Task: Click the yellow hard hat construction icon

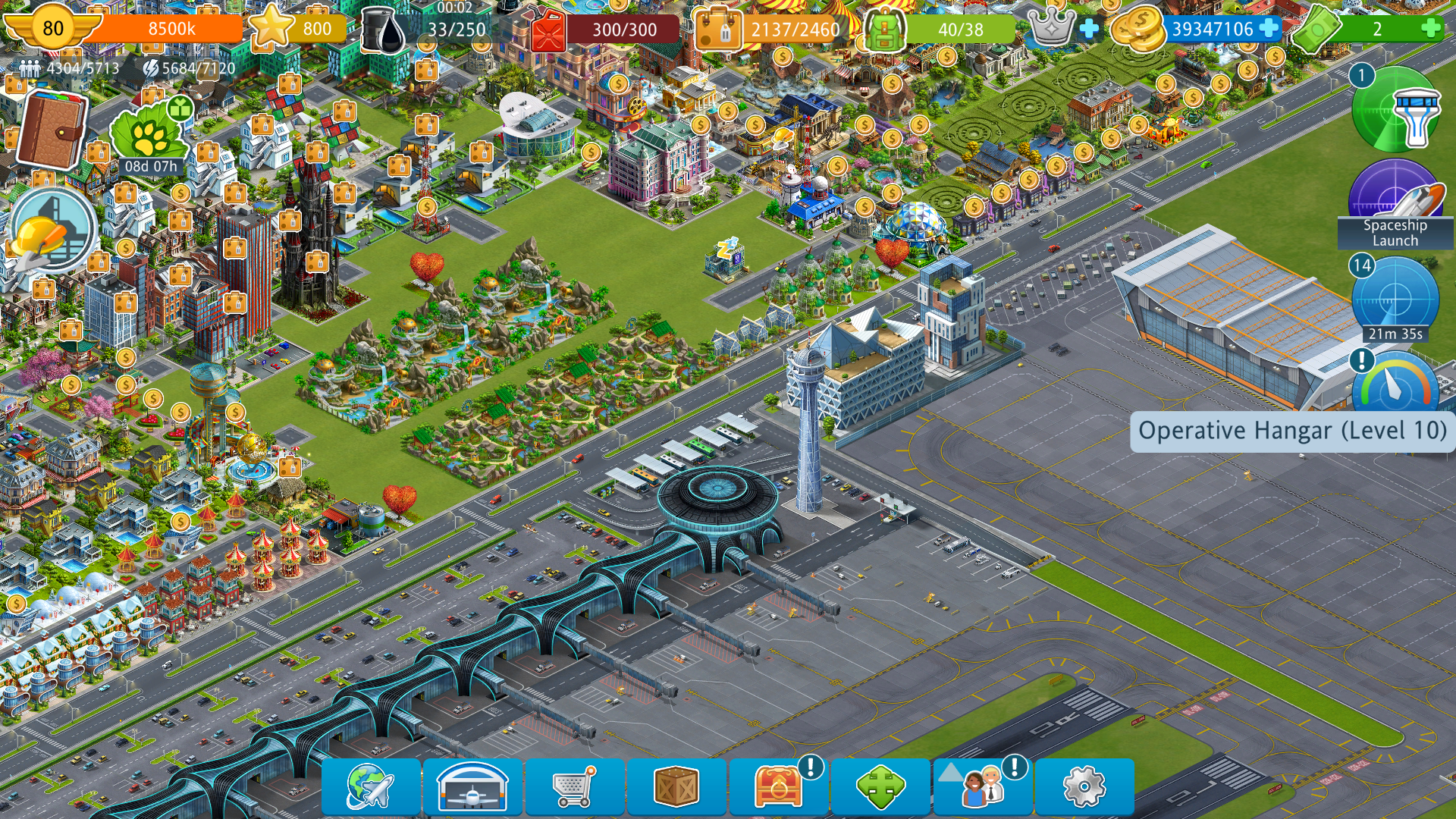Action: pyautogui.click(x=52, y=230)
